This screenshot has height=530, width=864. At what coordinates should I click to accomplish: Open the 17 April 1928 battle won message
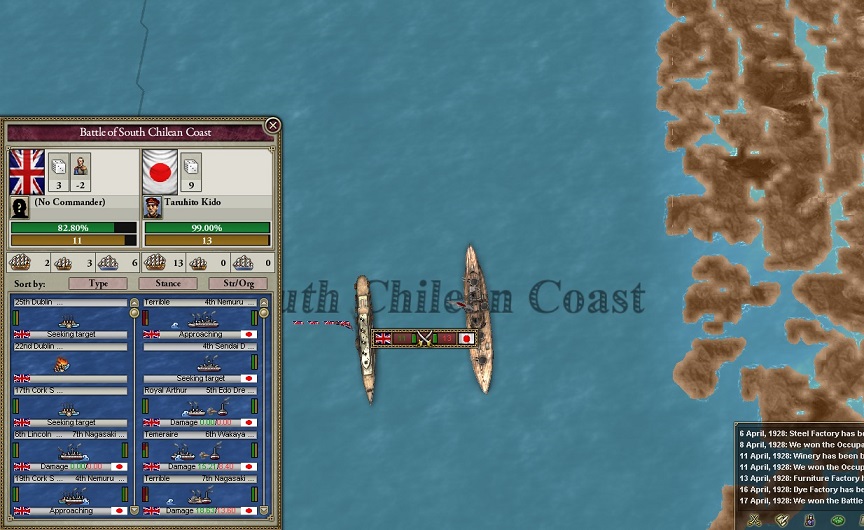point(800,500)
